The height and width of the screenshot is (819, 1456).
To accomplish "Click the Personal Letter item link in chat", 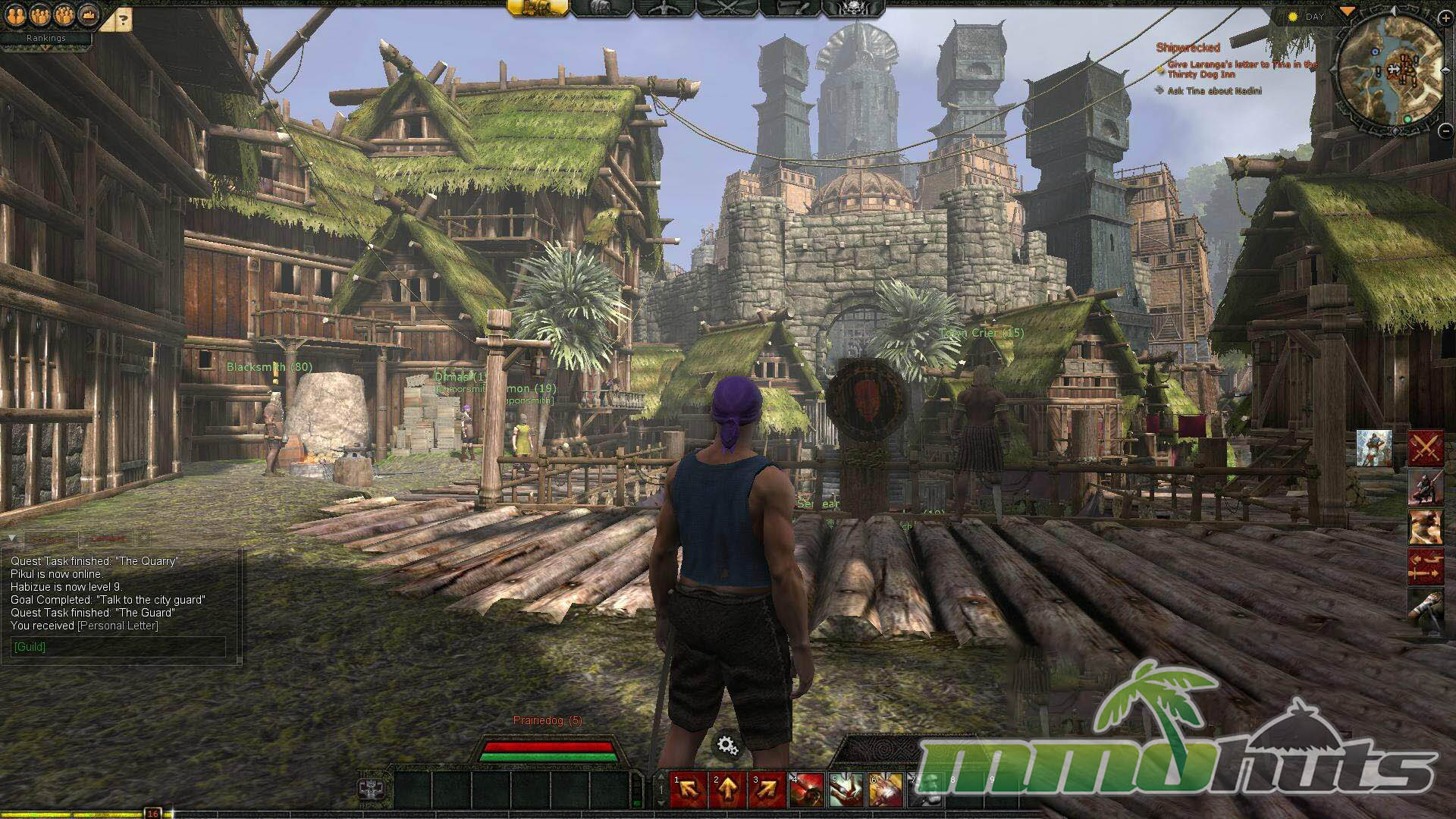I will [118, 626].
